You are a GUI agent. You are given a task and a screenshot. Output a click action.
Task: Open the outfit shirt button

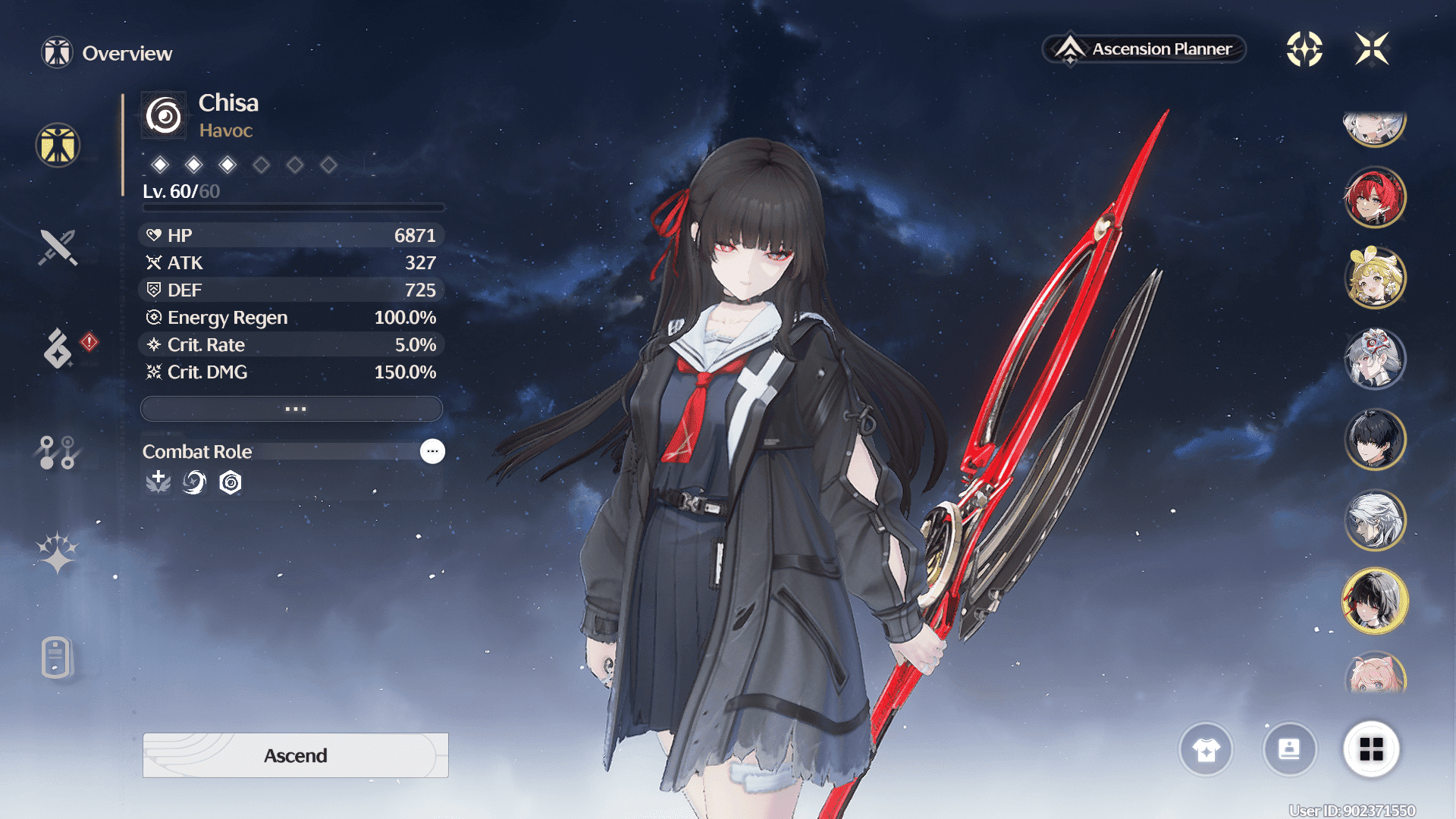pos(1206,749)
